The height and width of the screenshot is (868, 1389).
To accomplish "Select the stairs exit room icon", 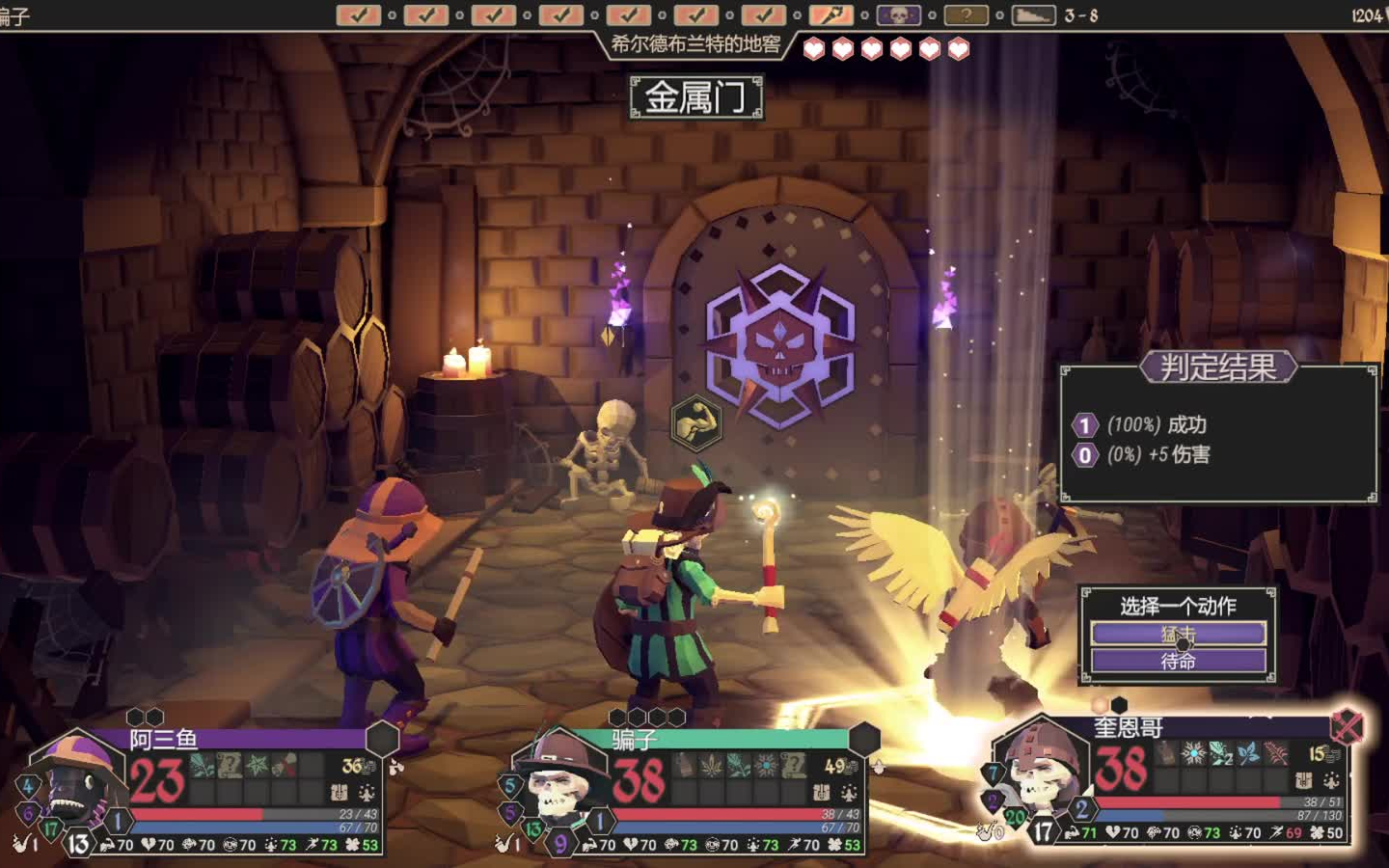I will [x=1033, y=15].
